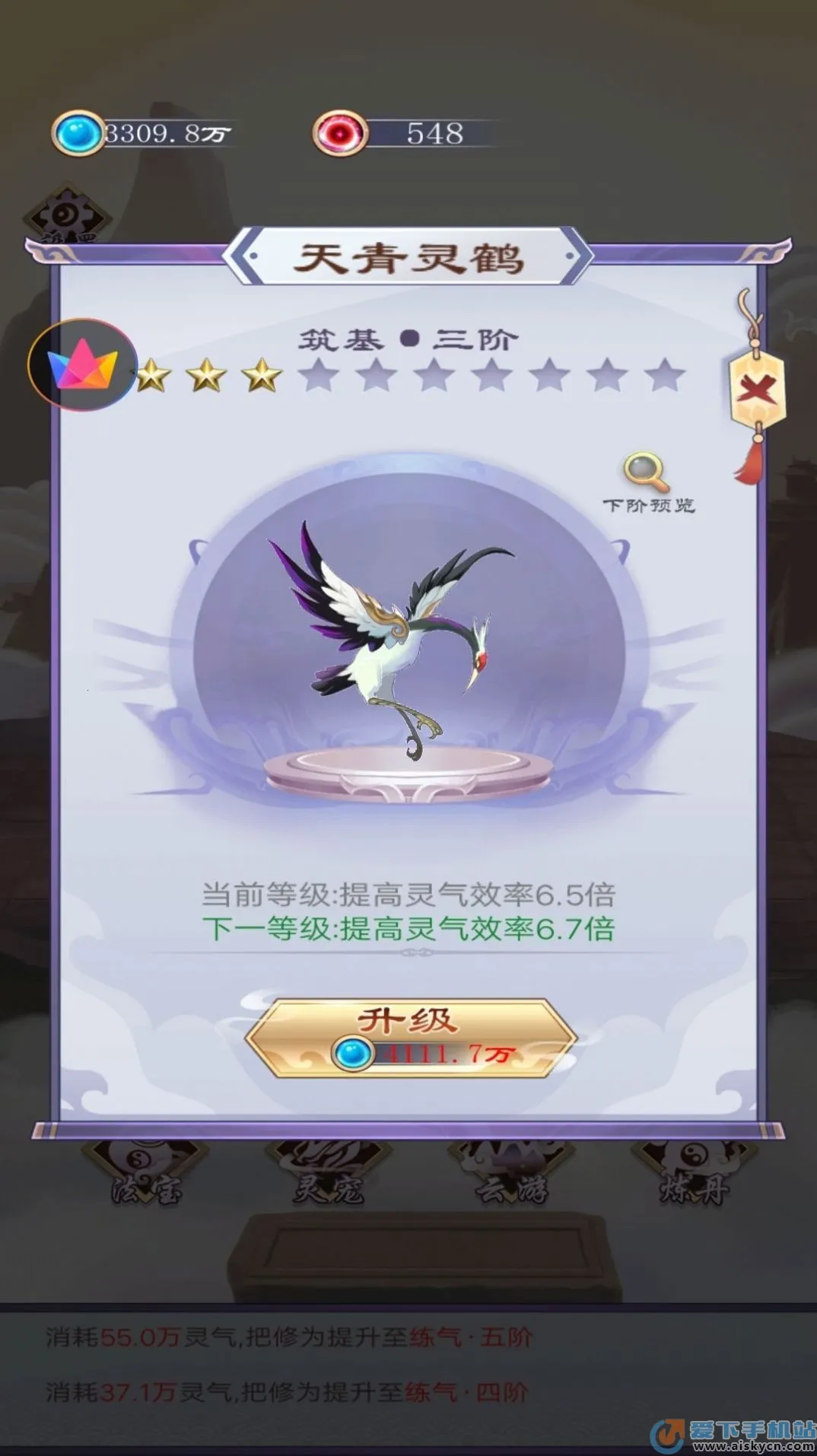Open the 法宝 menu

145,1176
